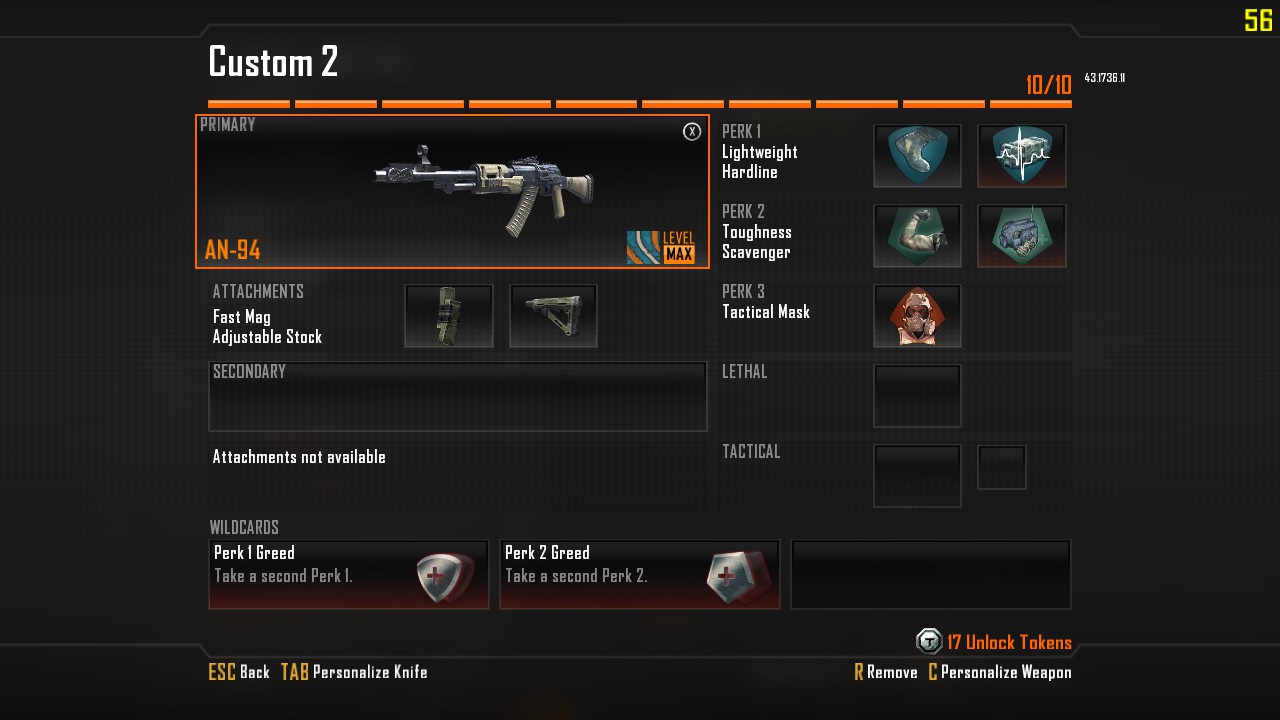The height and width of the screenshot is (720, 1280).
Task: Select the Tactical Mask perk slot
Action: point(917,316)
